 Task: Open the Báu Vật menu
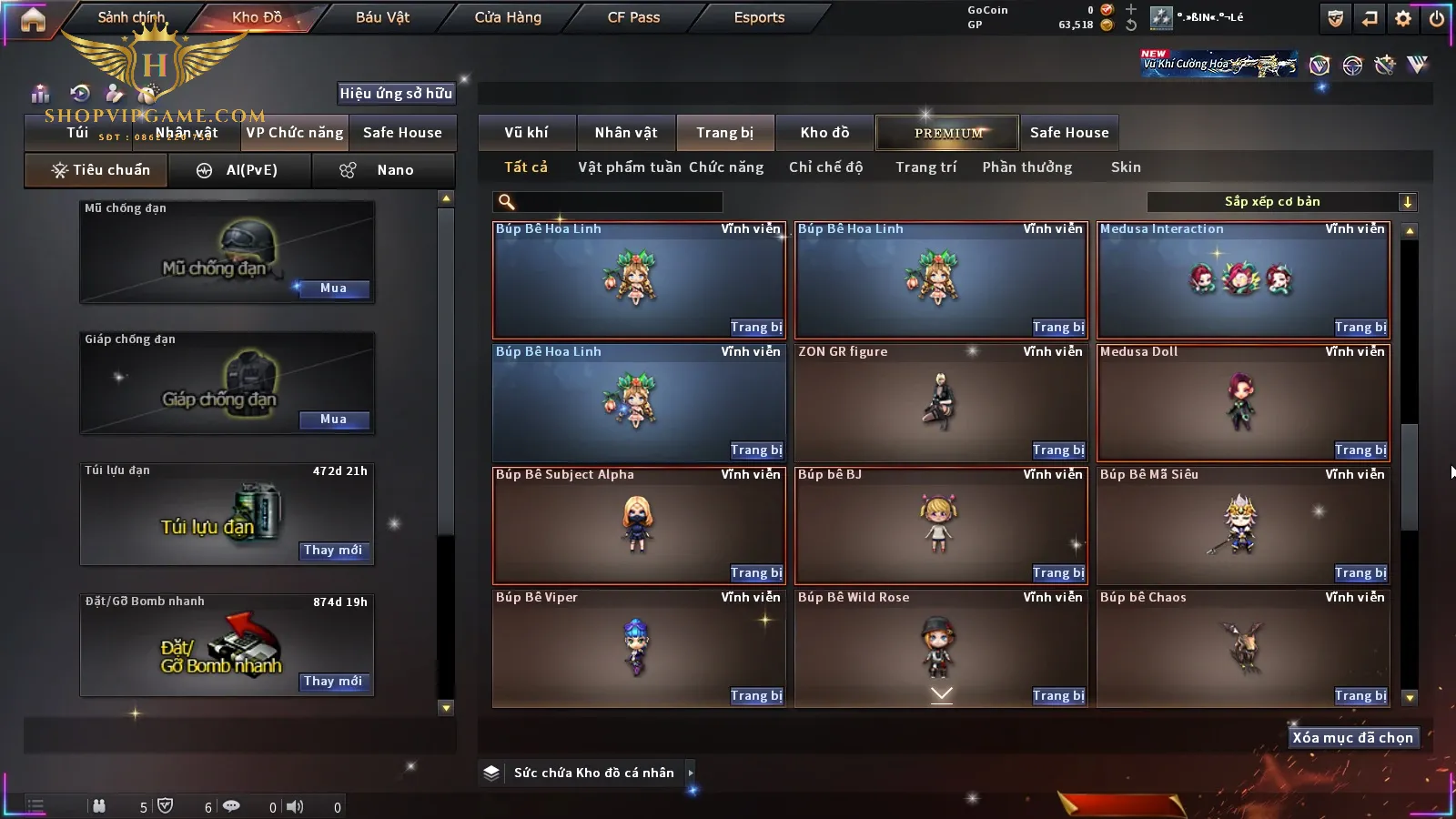pos(382,17)
